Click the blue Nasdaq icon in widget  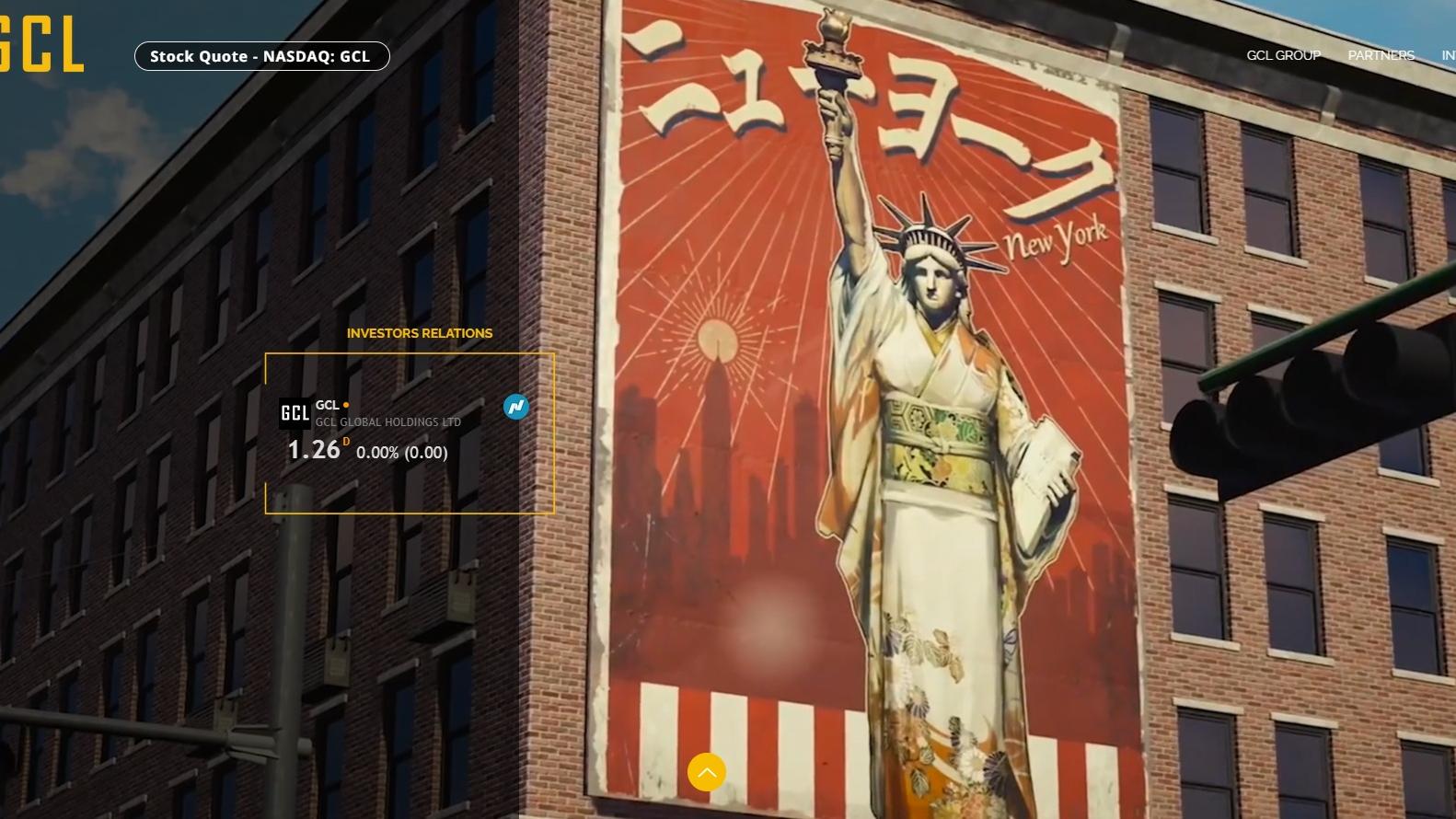[516, 406]
